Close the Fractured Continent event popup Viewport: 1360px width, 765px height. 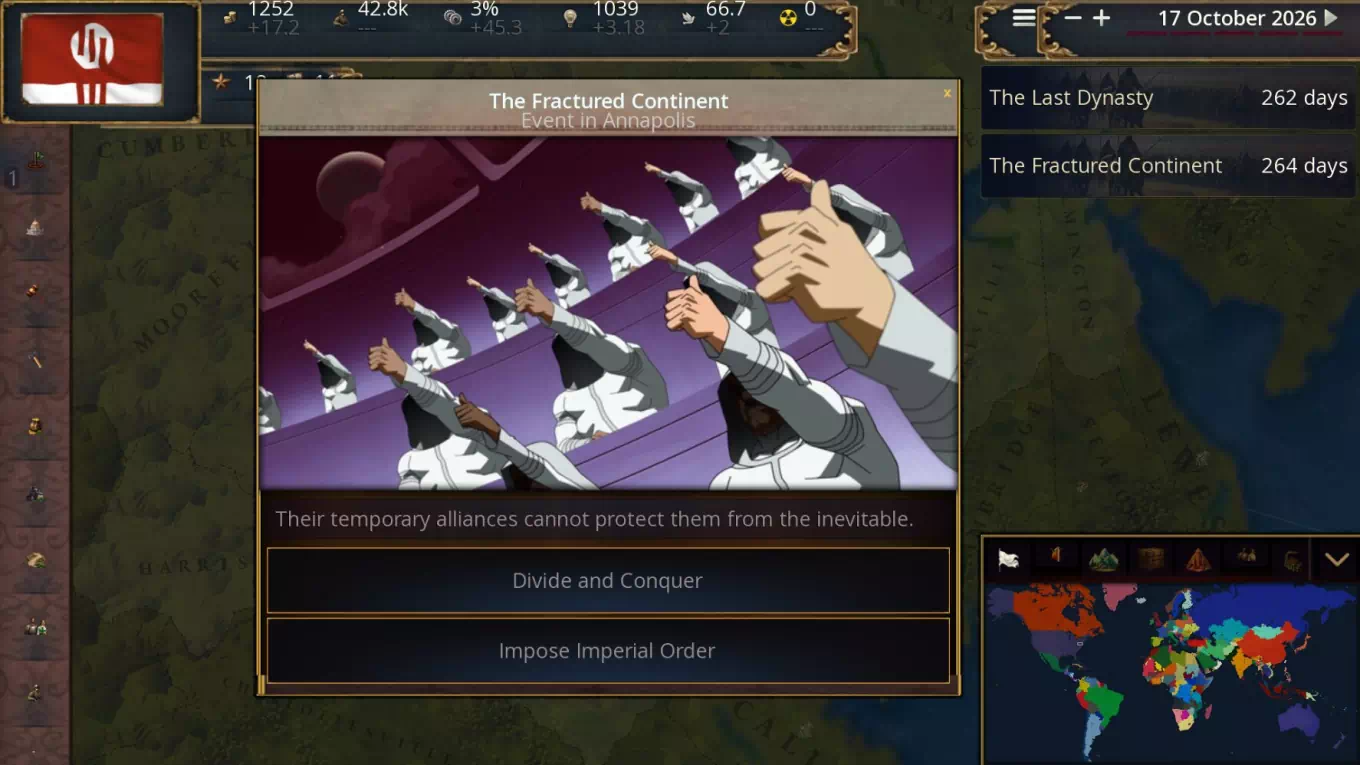tap(947, 94)
